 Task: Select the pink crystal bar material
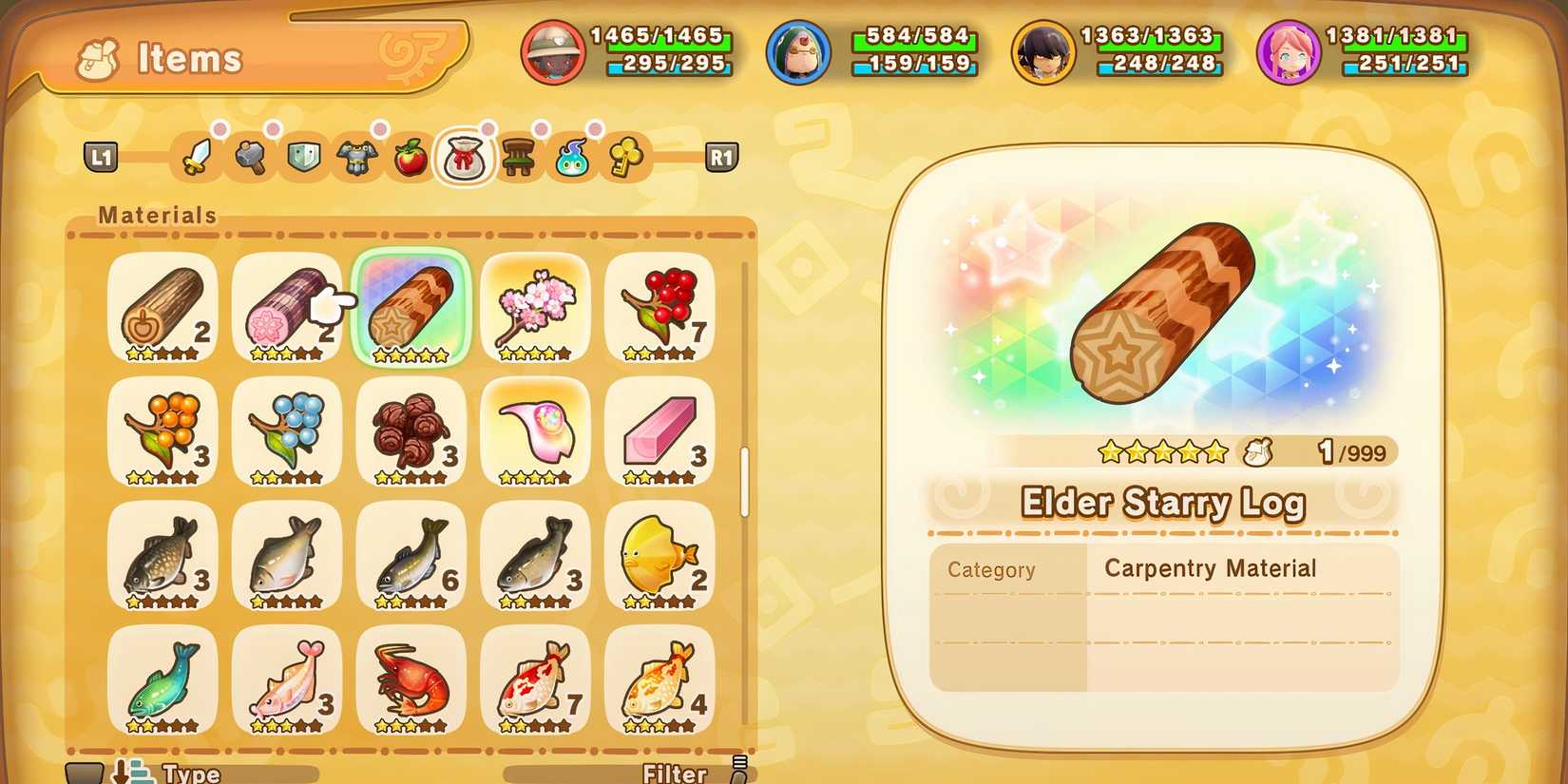(660, 432)
